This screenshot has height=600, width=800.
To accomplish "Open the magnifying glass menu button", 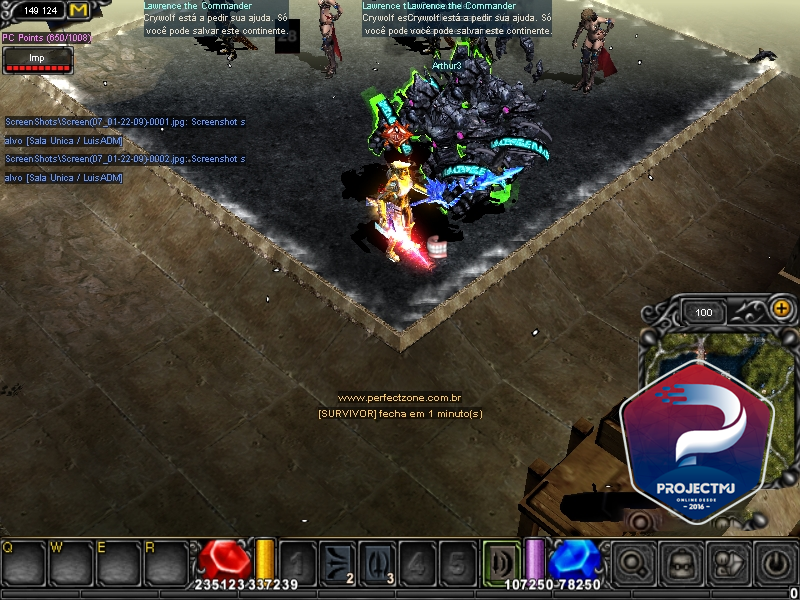I will pos(633,564).
